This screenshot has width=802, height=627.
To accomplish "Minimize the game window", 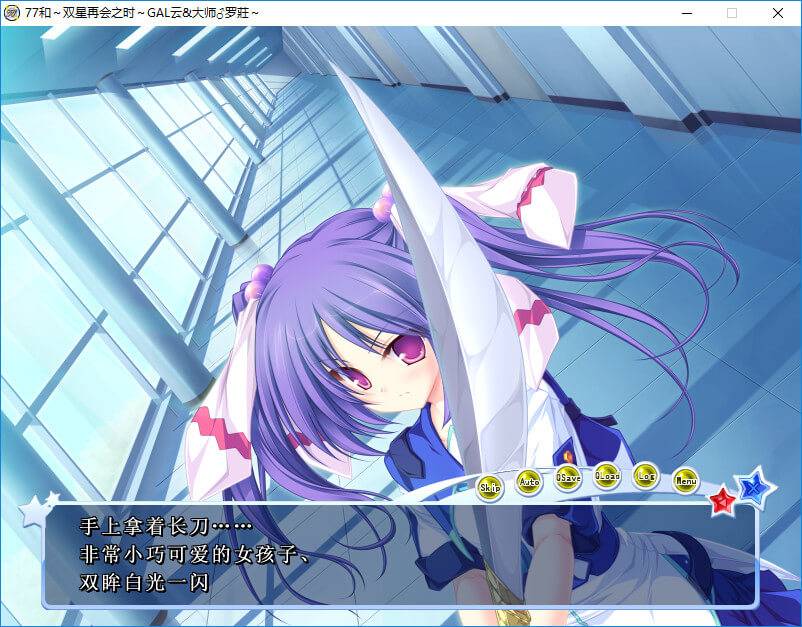I will pyautogui.click(x=686, y=13).
